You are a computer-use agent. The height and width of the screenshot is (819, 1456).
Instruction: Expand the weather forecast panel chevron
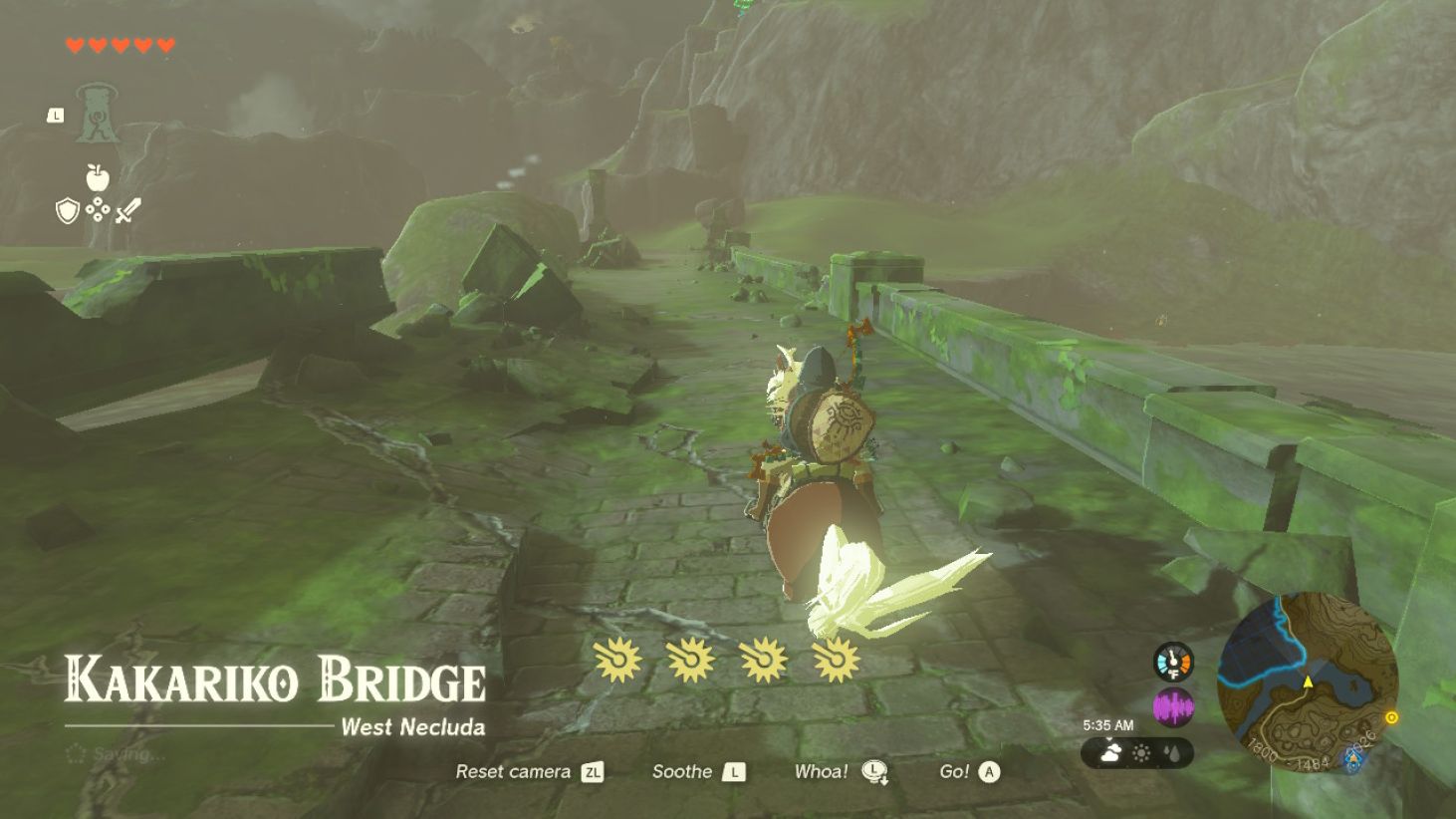pyautogui.click(x=1108, y=738)
